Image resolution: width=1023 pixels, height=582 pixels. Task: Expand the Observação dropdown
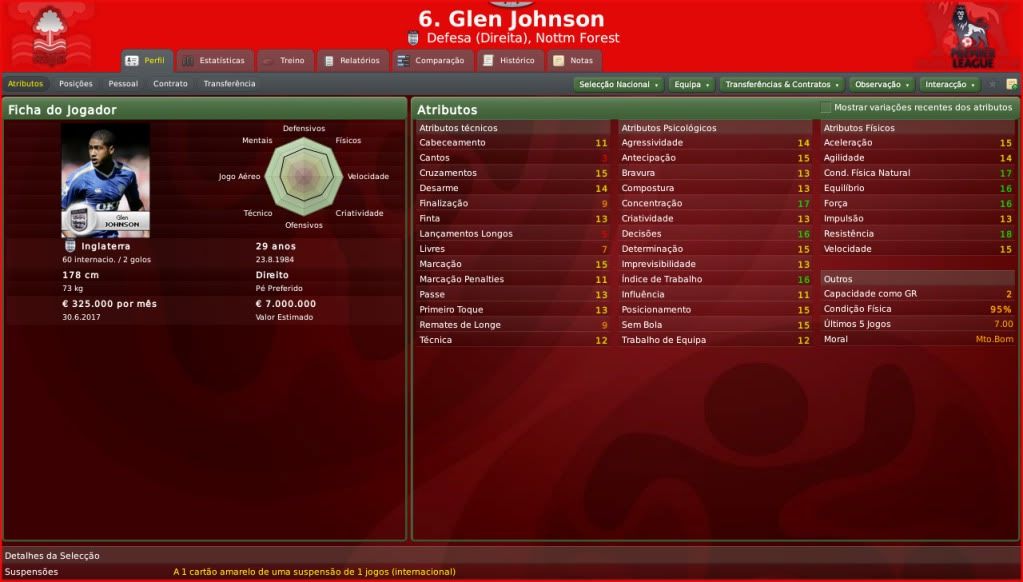pyautogui.click(x=882, y=85)
